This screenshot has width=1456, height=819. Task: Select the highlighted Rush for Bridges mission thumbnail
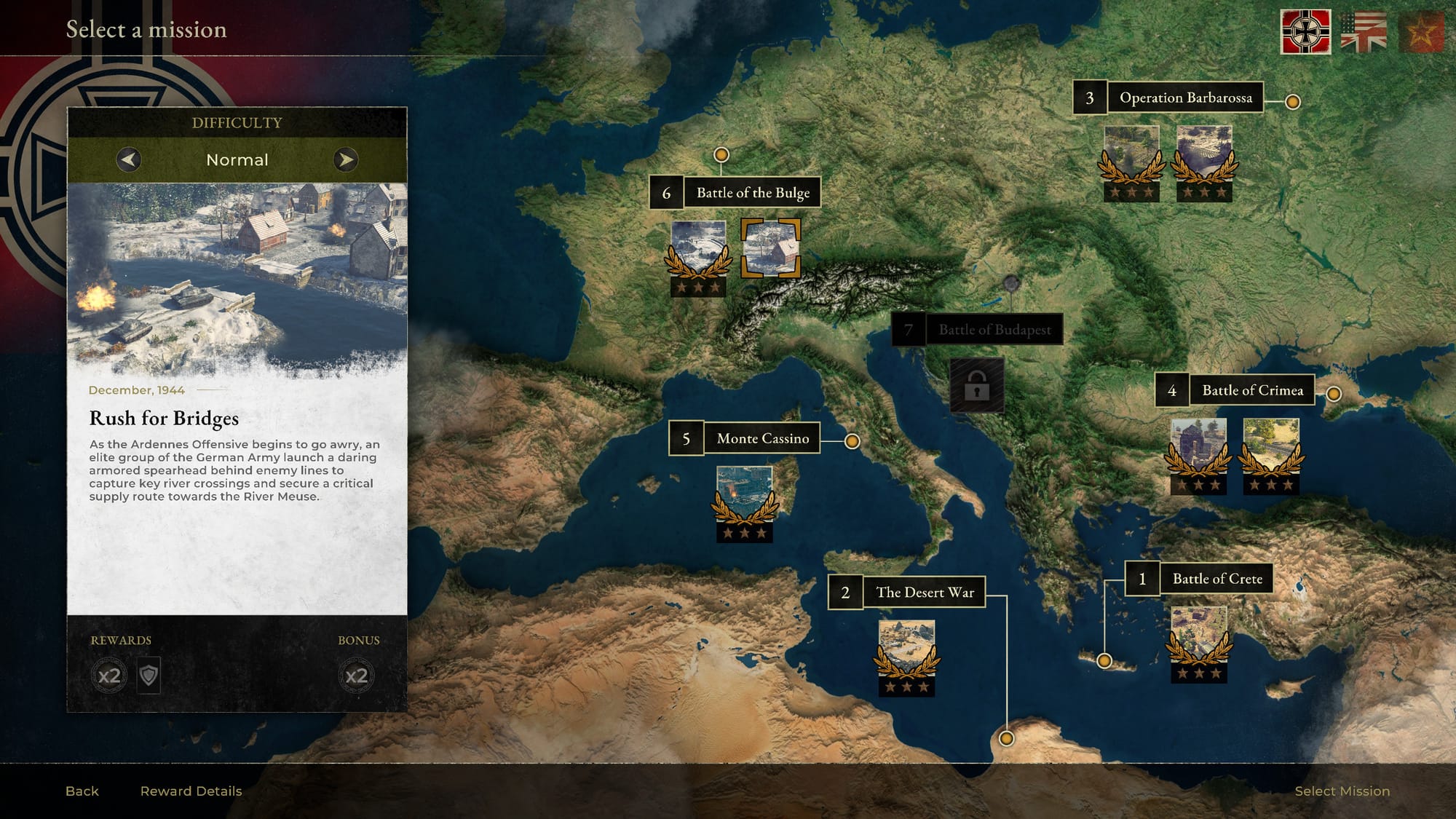[771, 248]
